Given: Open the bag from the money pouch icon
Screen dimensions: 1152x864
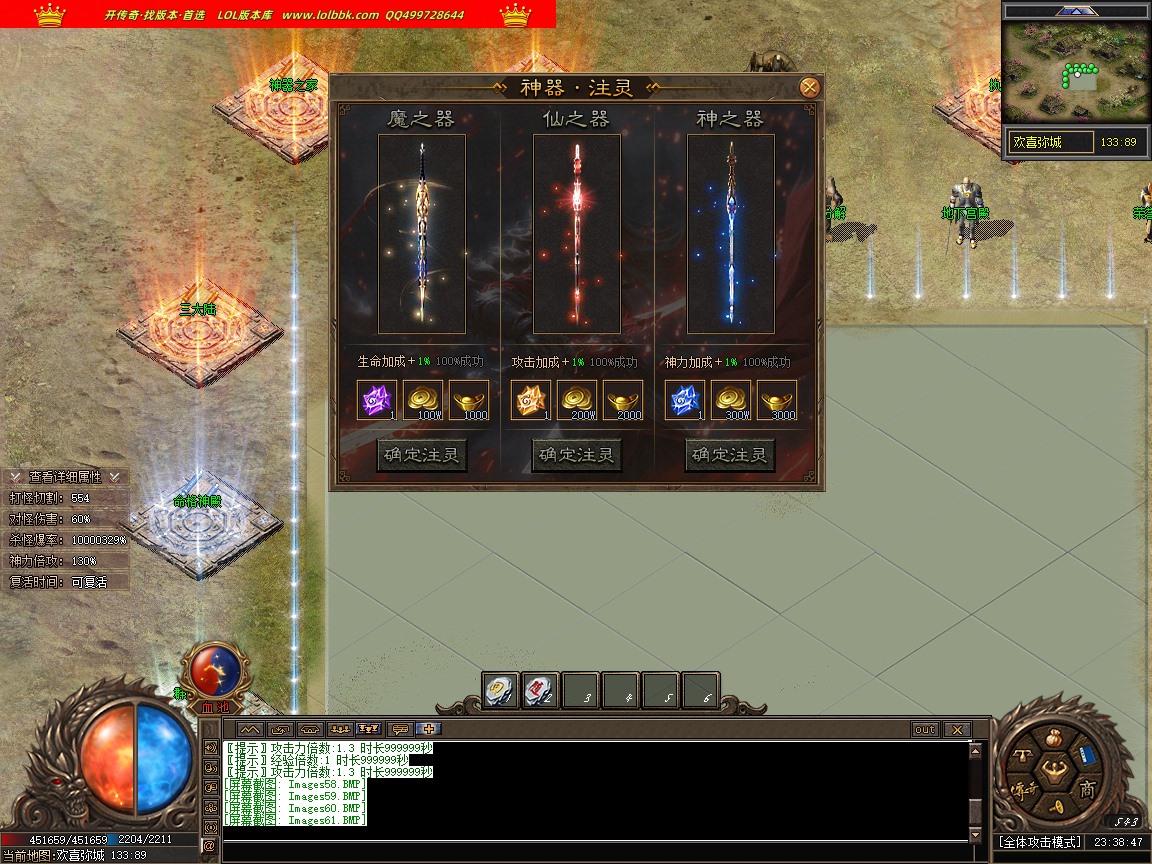Looking at the screenshot, I should tap(1052, 738).
